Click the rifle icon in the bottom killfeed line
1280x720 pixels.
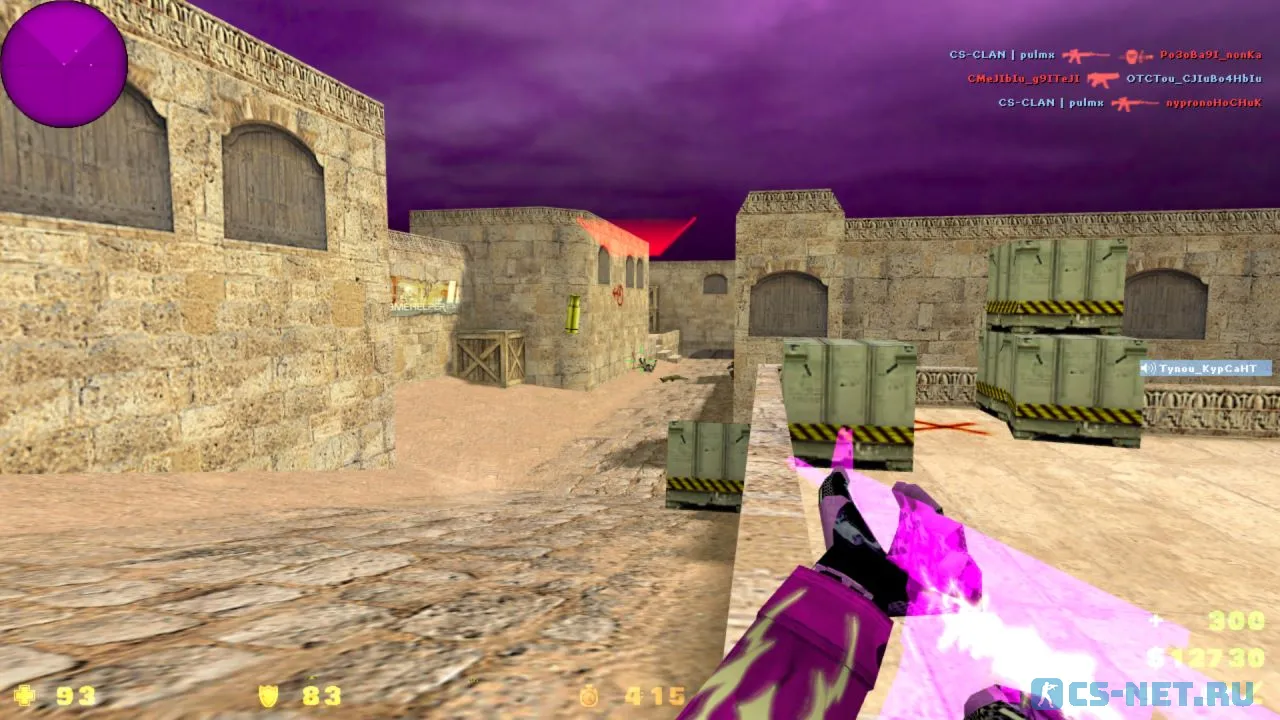(1134, 103)
